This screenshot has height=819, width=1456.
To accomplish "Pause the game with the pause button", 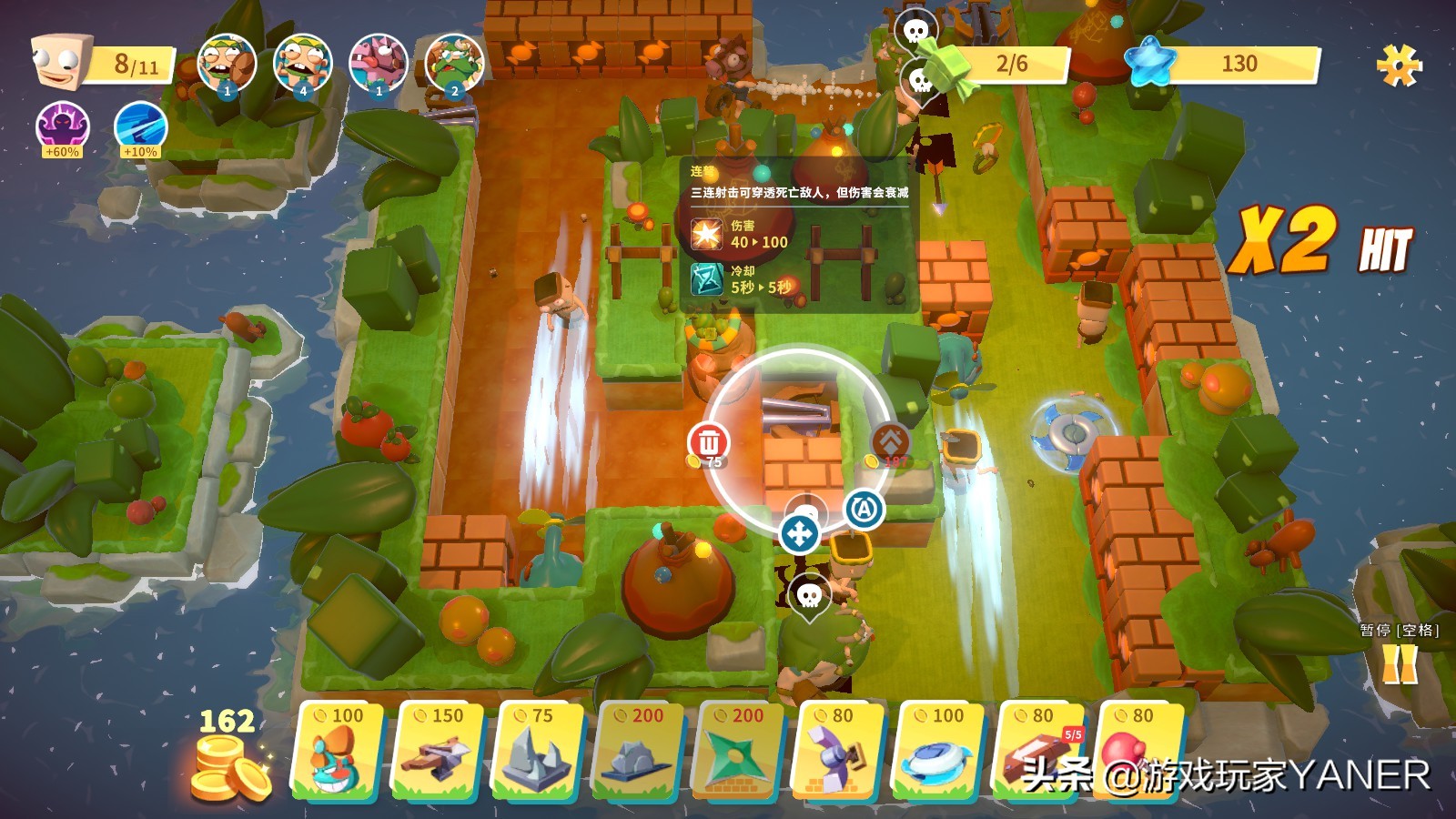I will point(1400,662).
